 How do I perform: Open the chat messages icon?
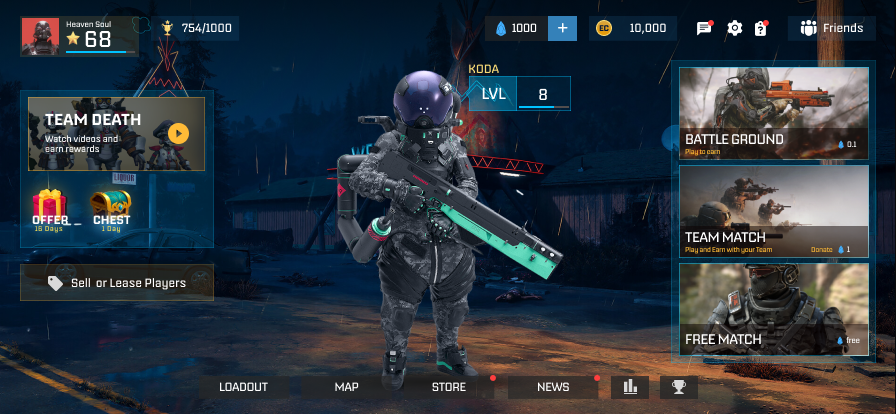click(704, 28)
